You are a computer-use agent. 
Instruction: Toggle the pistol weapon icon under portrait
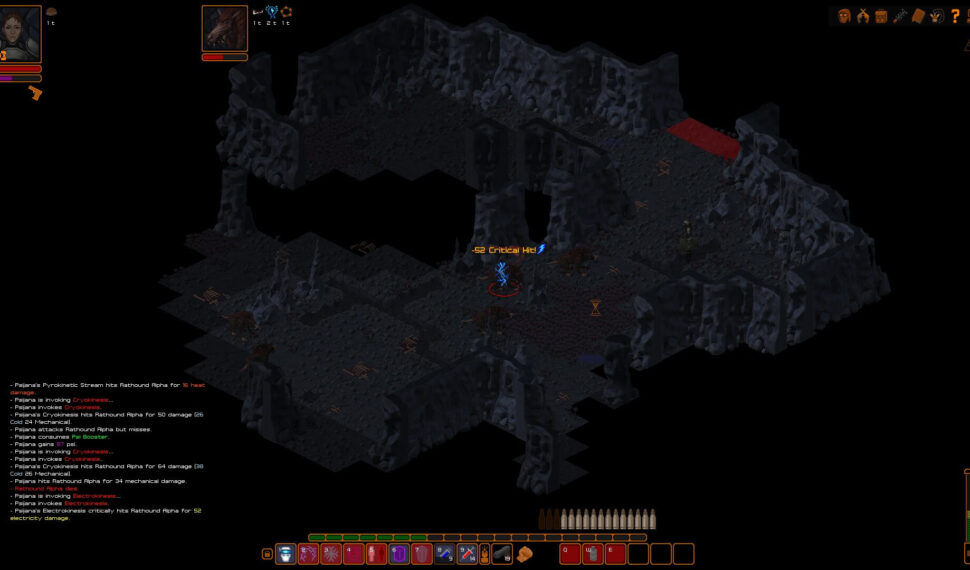tap(35, 93)
